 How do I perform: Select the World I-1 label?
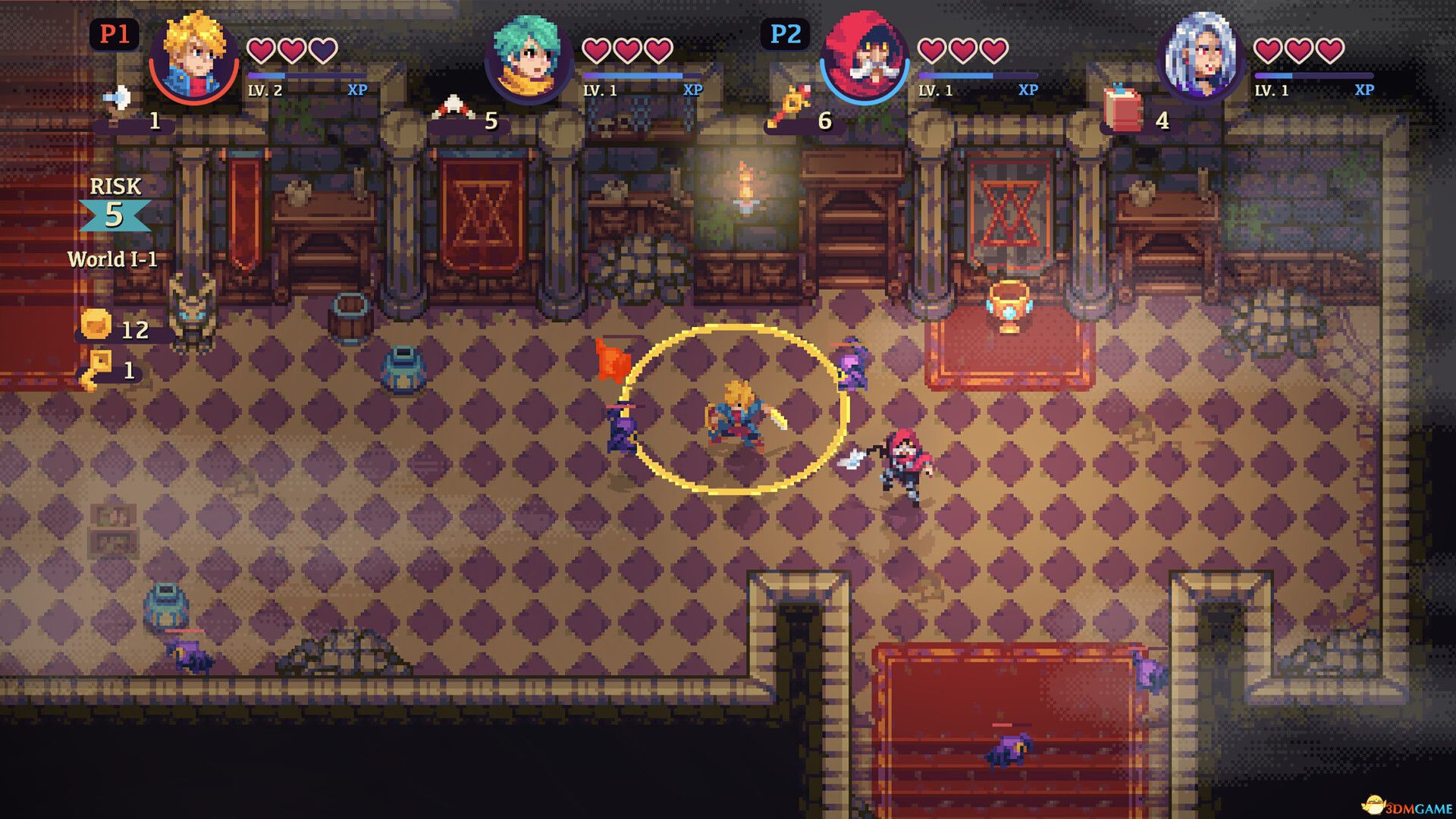pos(114,258)
